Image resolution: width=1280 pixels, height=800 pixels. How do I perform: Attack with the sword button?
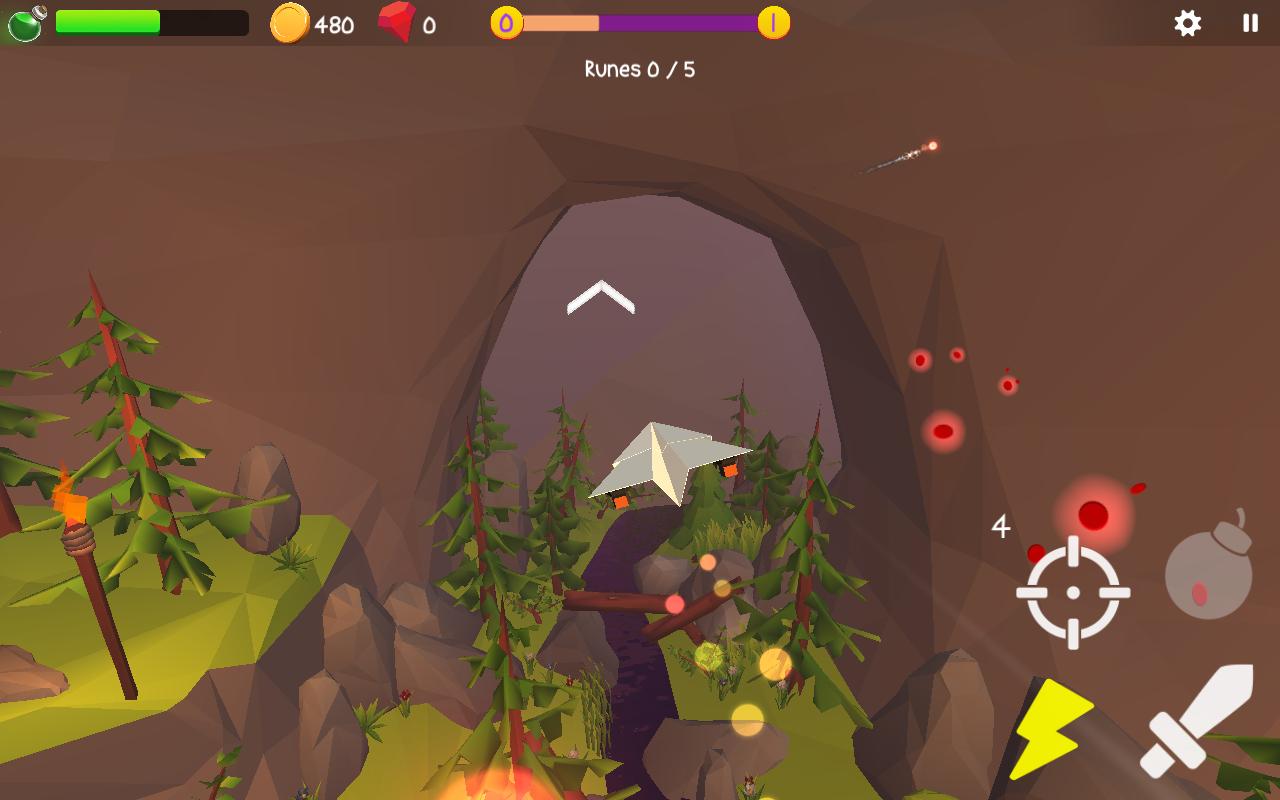(x=1198, y=720)
